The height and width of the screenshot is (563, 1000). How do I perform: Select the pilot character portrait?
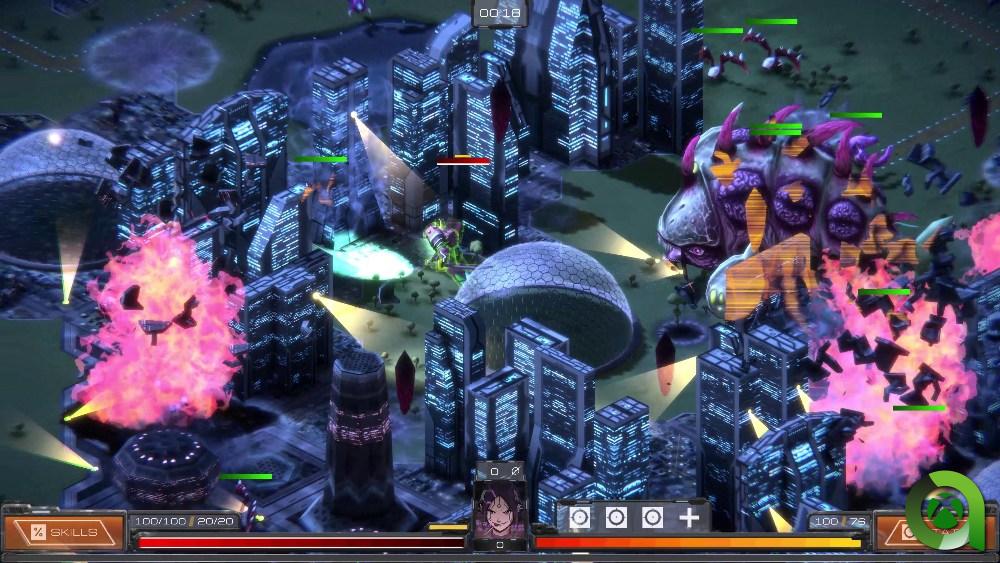coord(499,509)
